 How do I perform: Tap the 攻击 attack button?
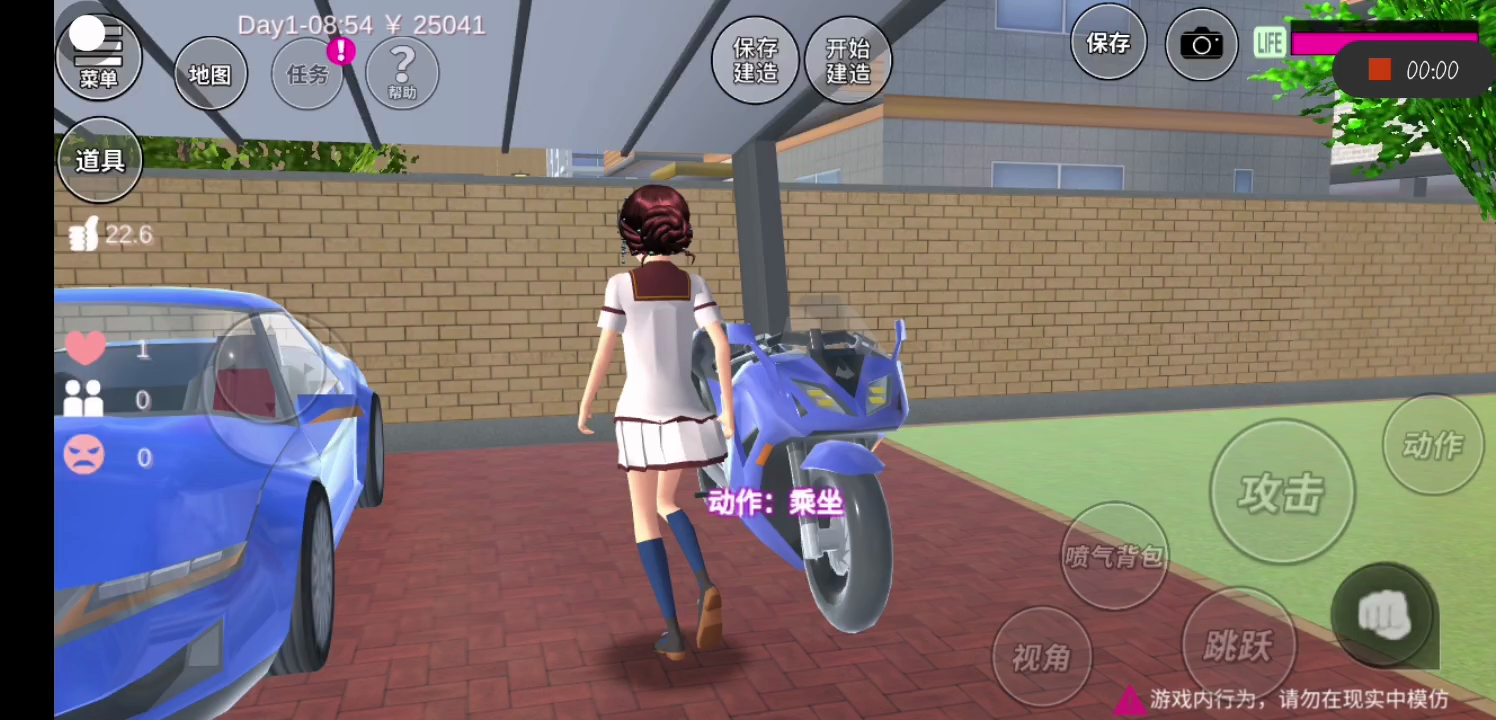1281,492
